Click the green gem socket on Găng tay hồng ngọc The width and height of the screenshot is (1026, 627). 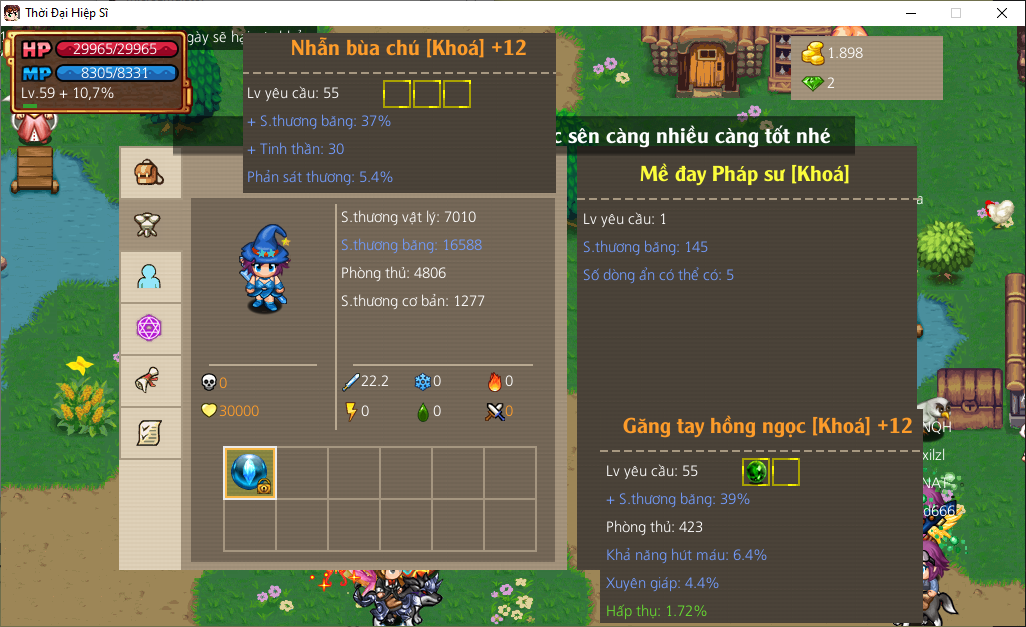pyautogui.click(x=756, y=472)
